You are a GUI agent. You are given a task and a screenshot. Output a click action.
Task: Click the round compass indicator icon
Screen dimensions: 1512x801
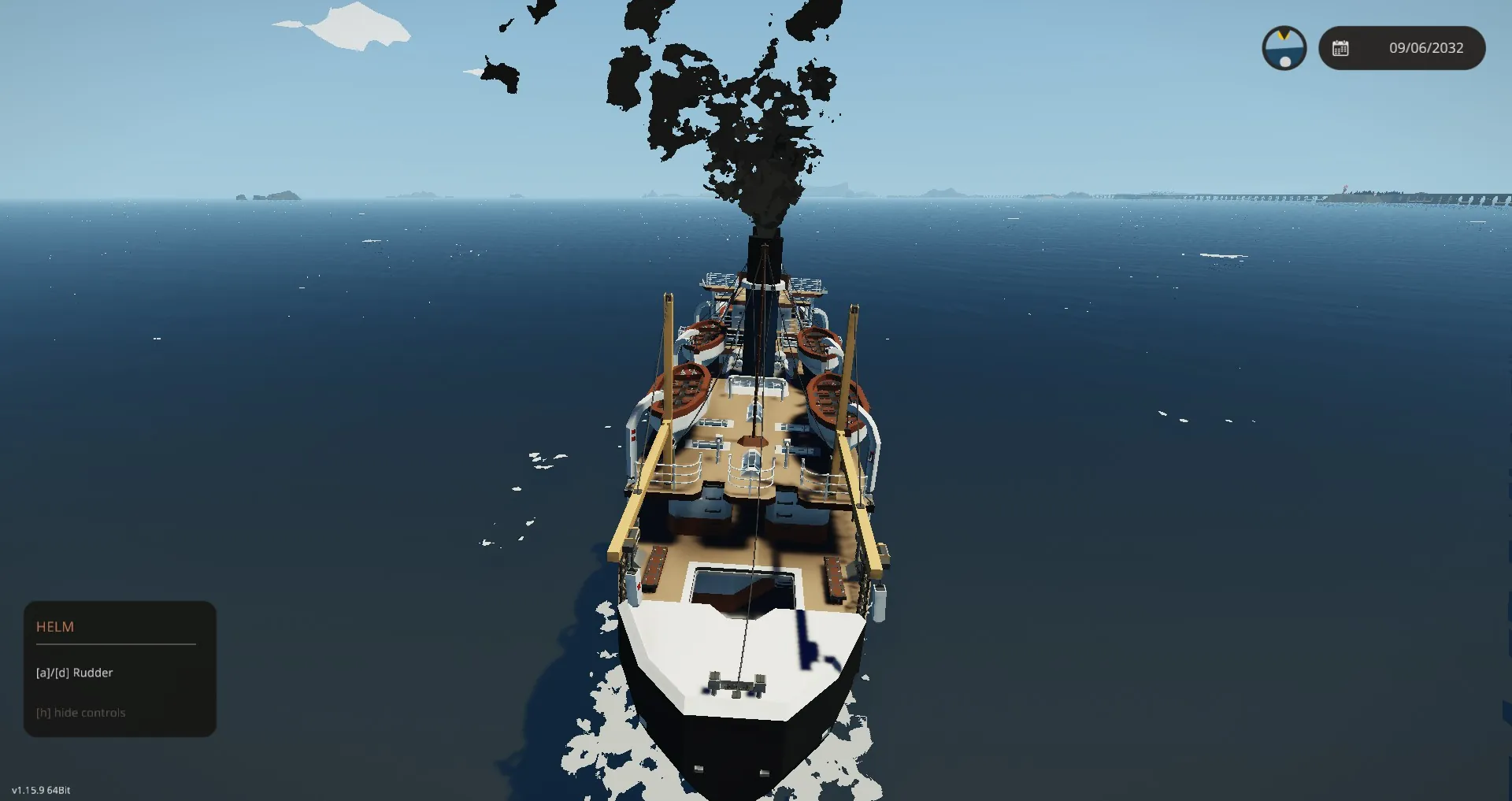[x=1284, y=48]
